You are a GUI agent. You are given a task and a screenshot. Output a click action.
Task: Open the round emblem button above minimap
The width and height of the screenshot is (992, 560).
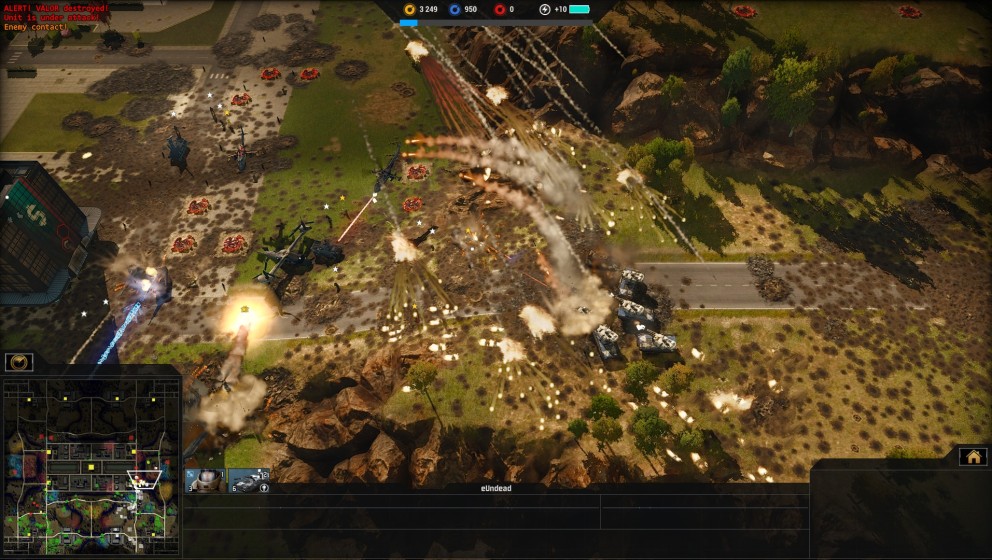pos(19,362)
